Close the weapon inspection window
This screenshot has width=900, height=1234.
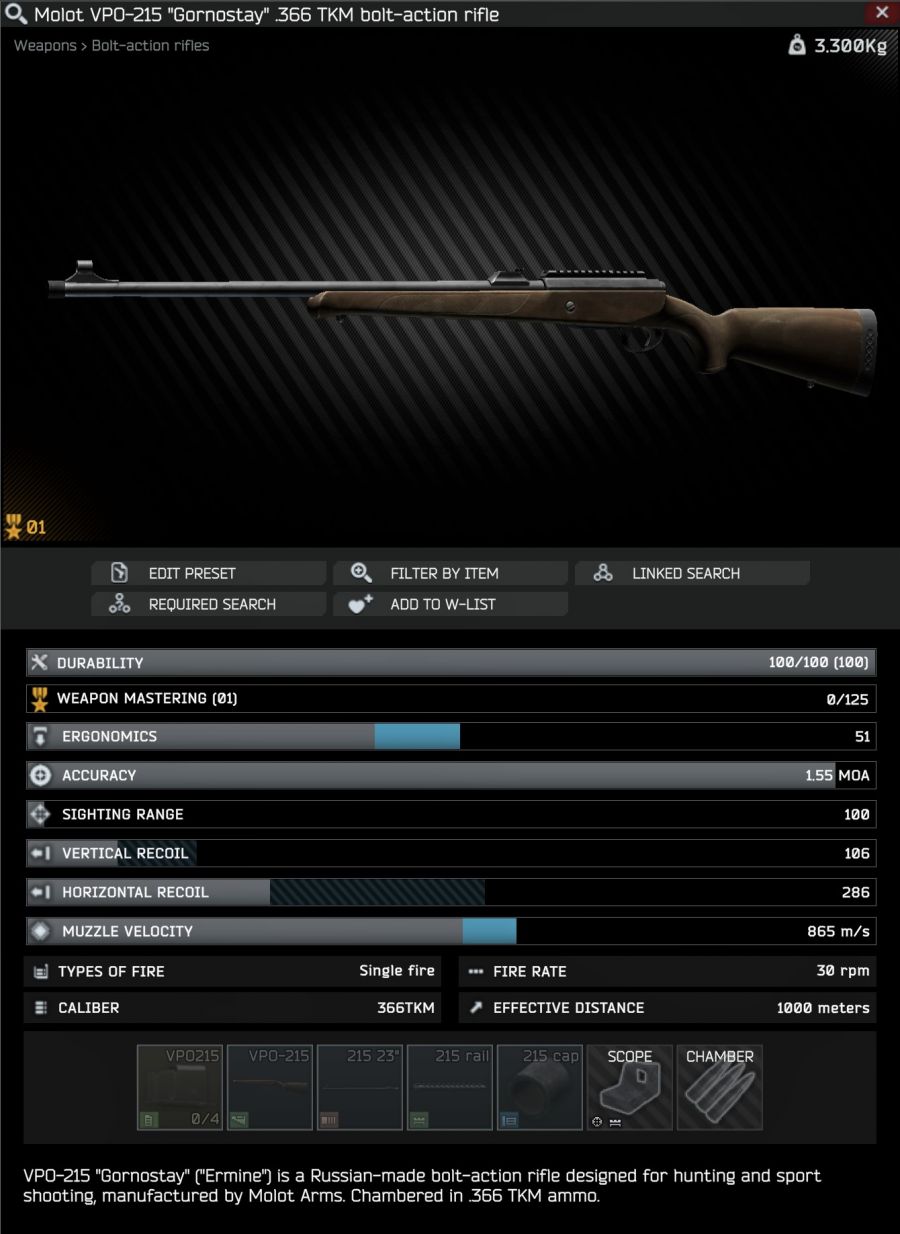tap(881, 13)
